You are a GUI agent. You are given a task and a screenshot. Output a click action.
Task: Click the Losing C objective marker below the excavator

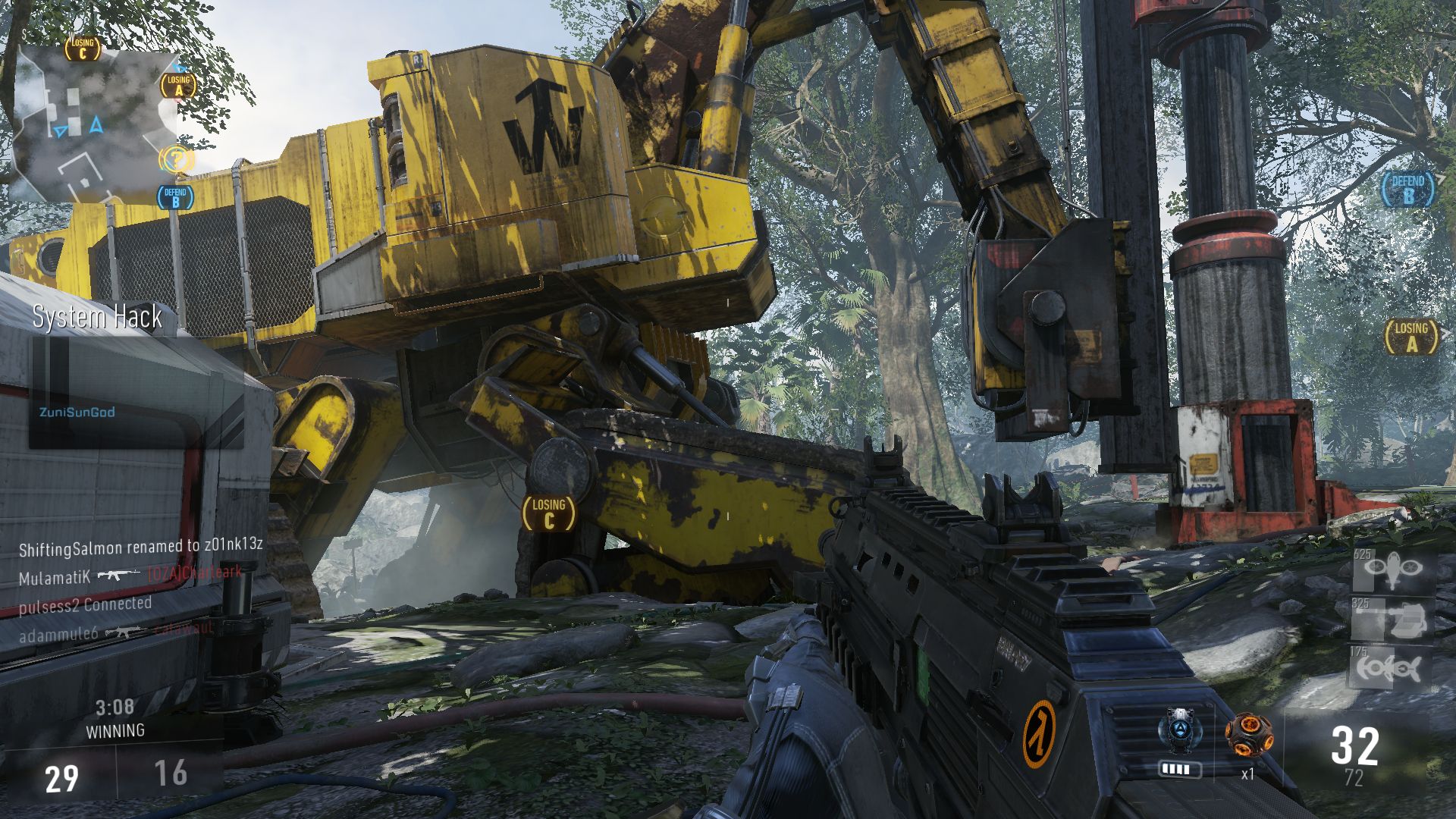549,513
